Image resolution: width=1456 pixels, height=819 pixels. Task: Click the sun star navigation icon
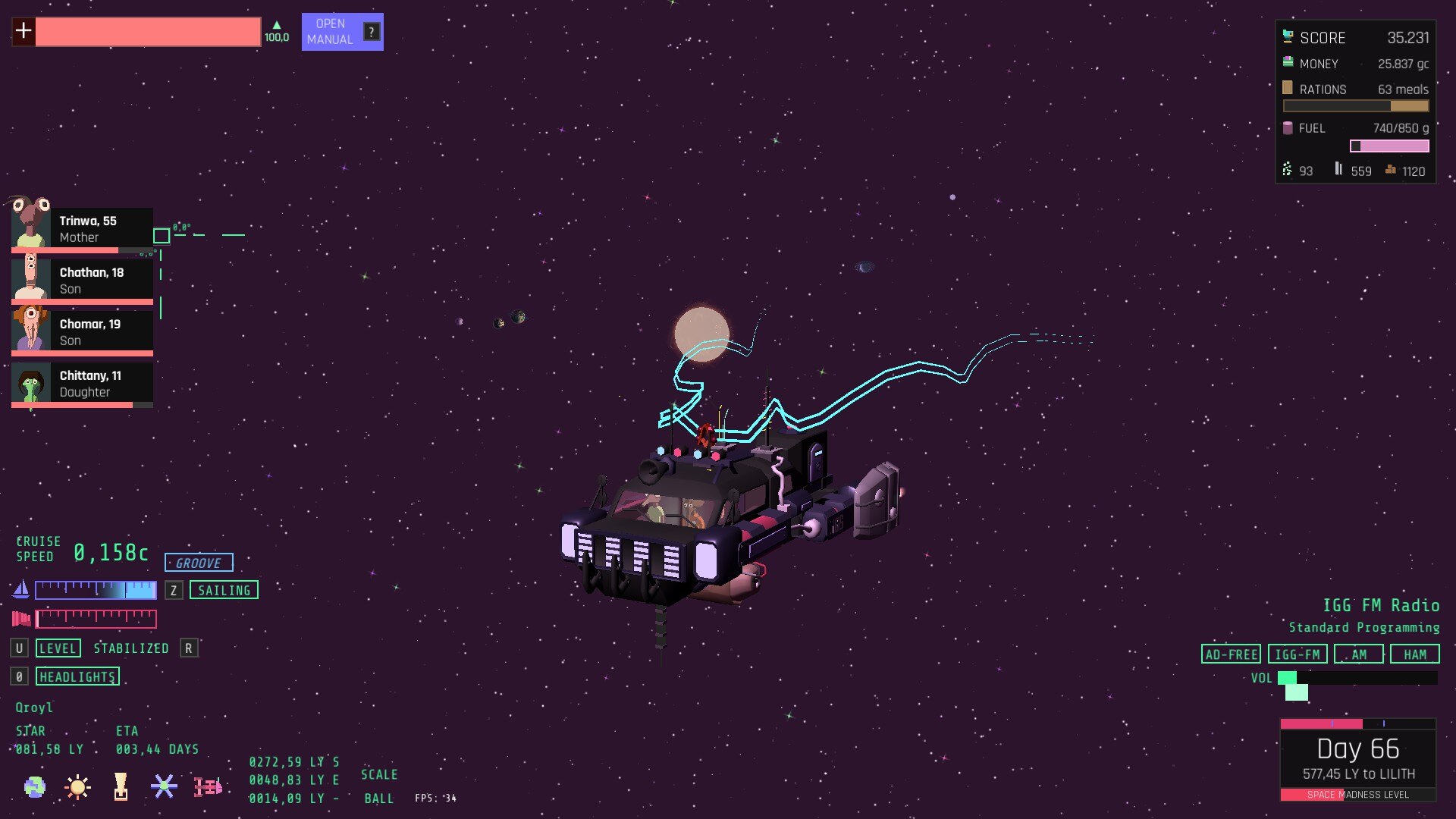(x=77, y=787)
